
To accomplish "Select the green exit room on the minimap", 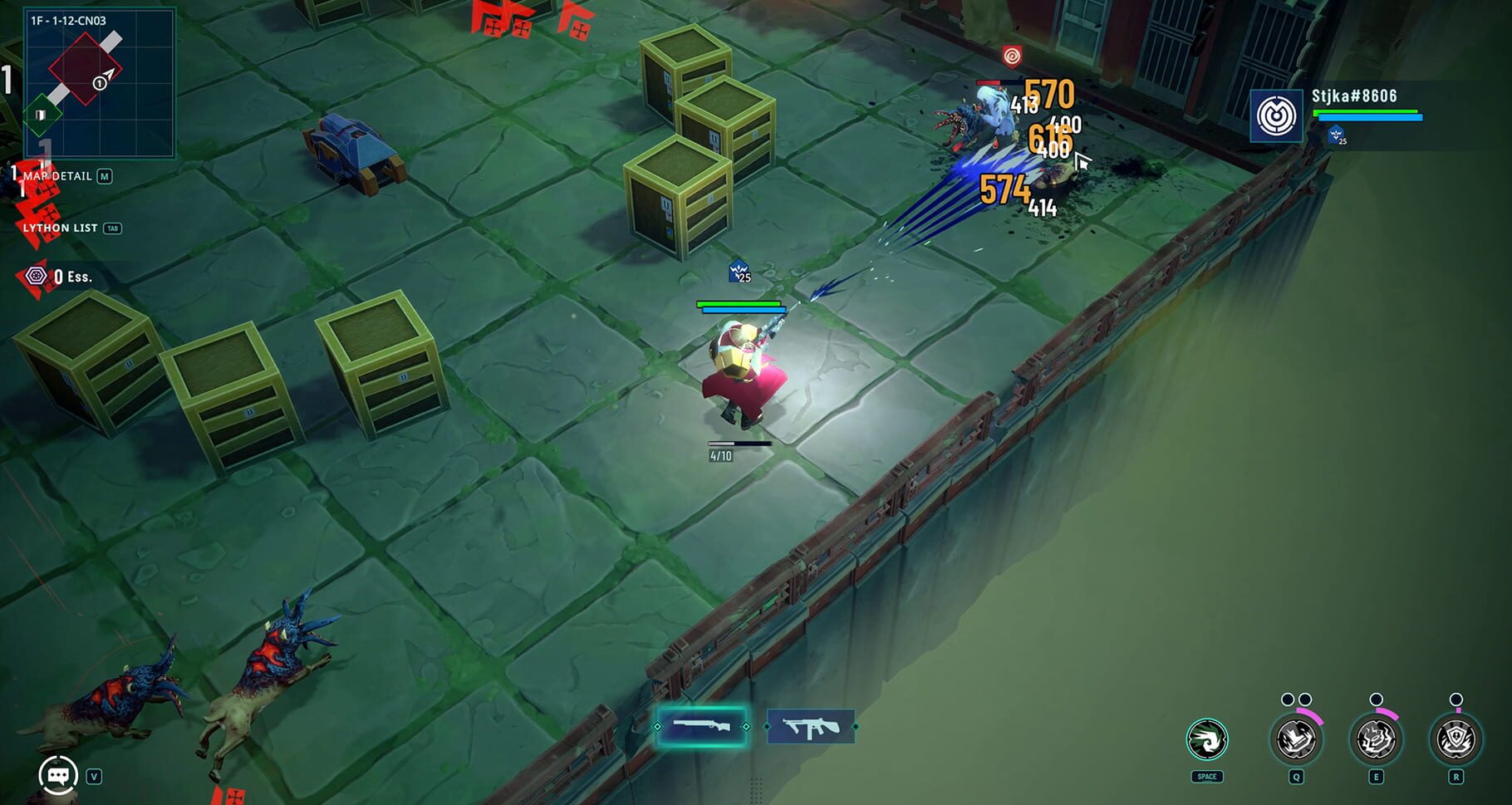I will [x=42, y=112].
